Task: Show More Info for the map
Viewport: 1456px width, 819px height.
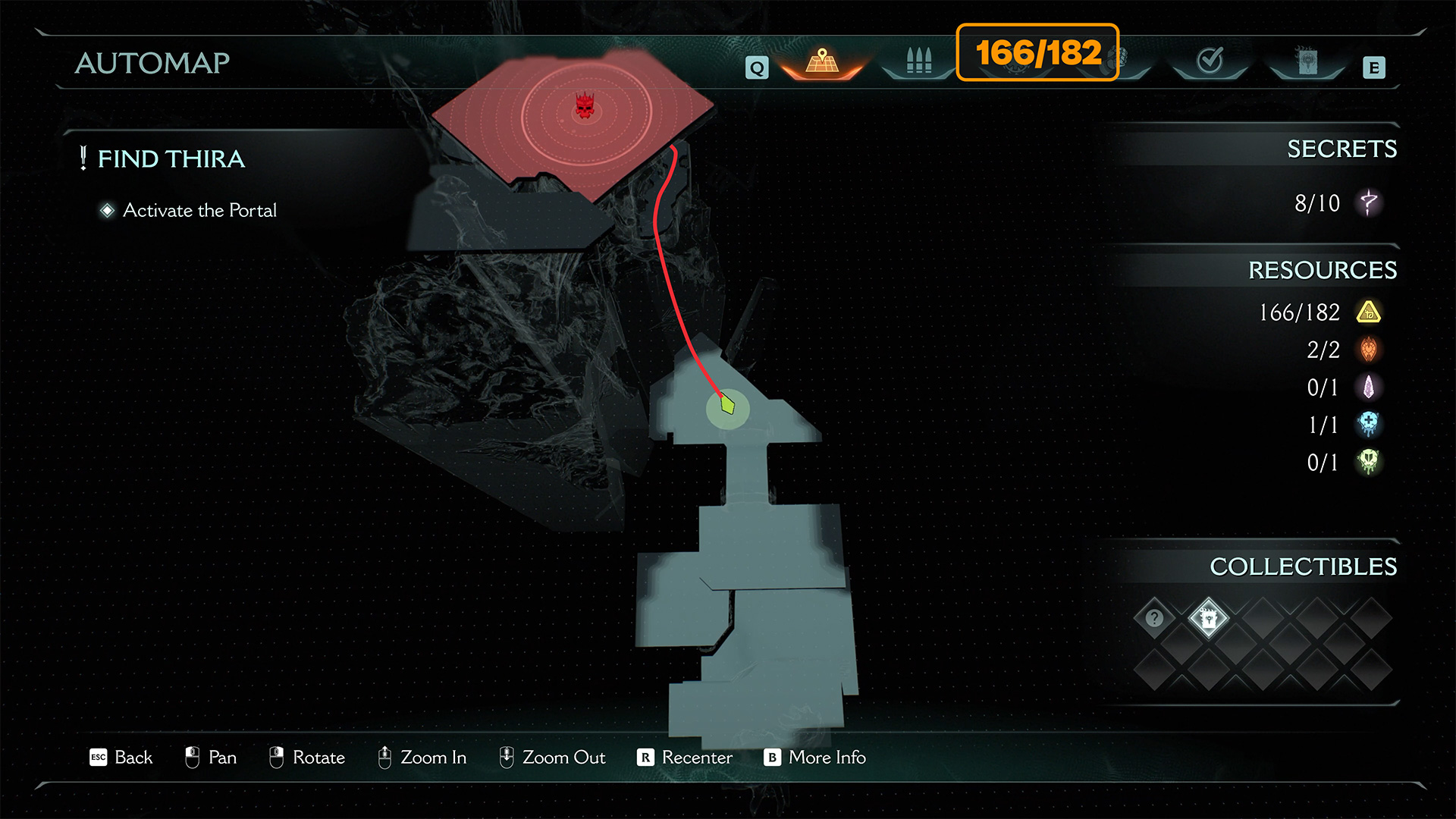Action: (x=815, y=758)
